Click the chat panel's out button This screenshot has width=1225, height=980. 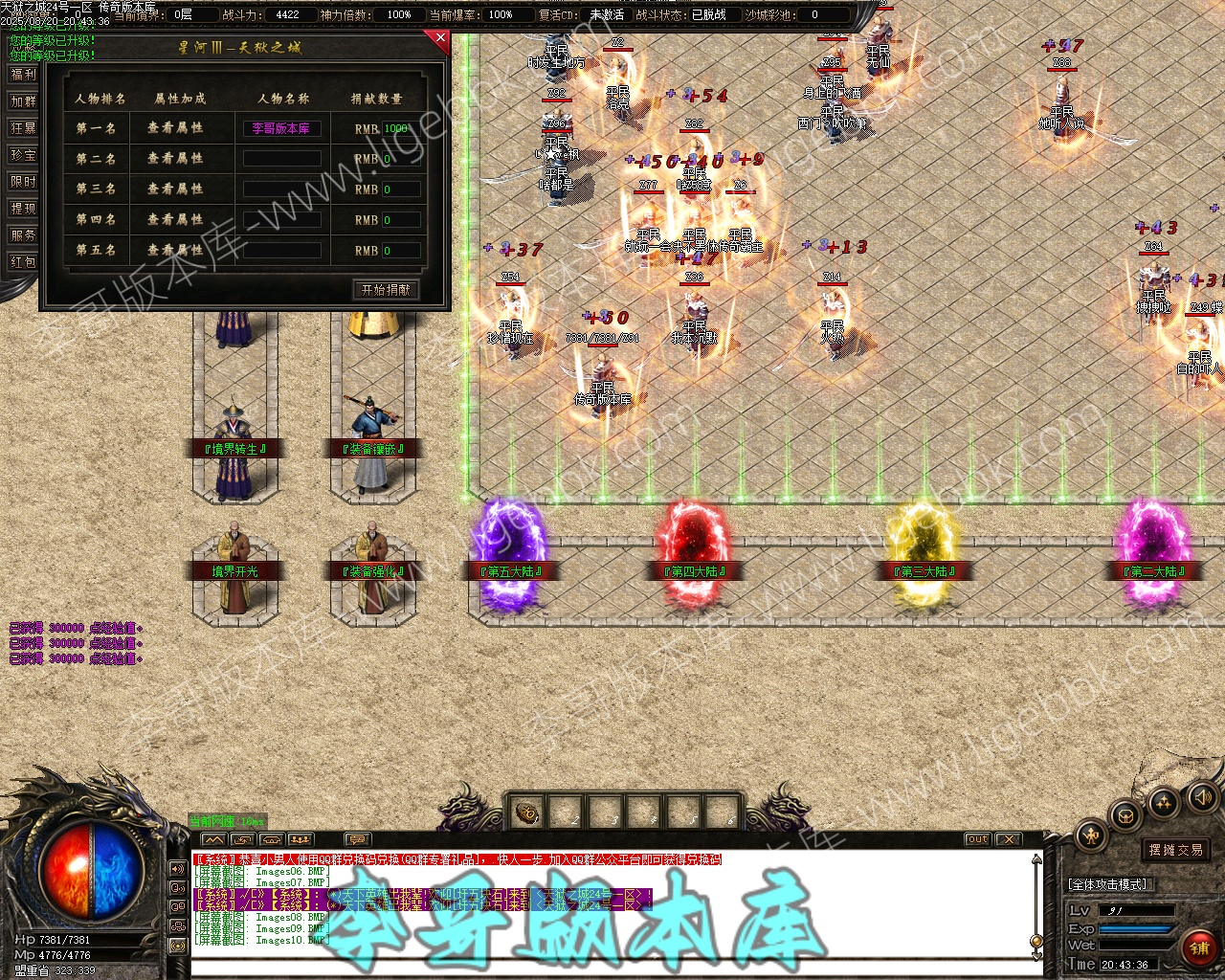pyautogui.click(x=977, y=839)
